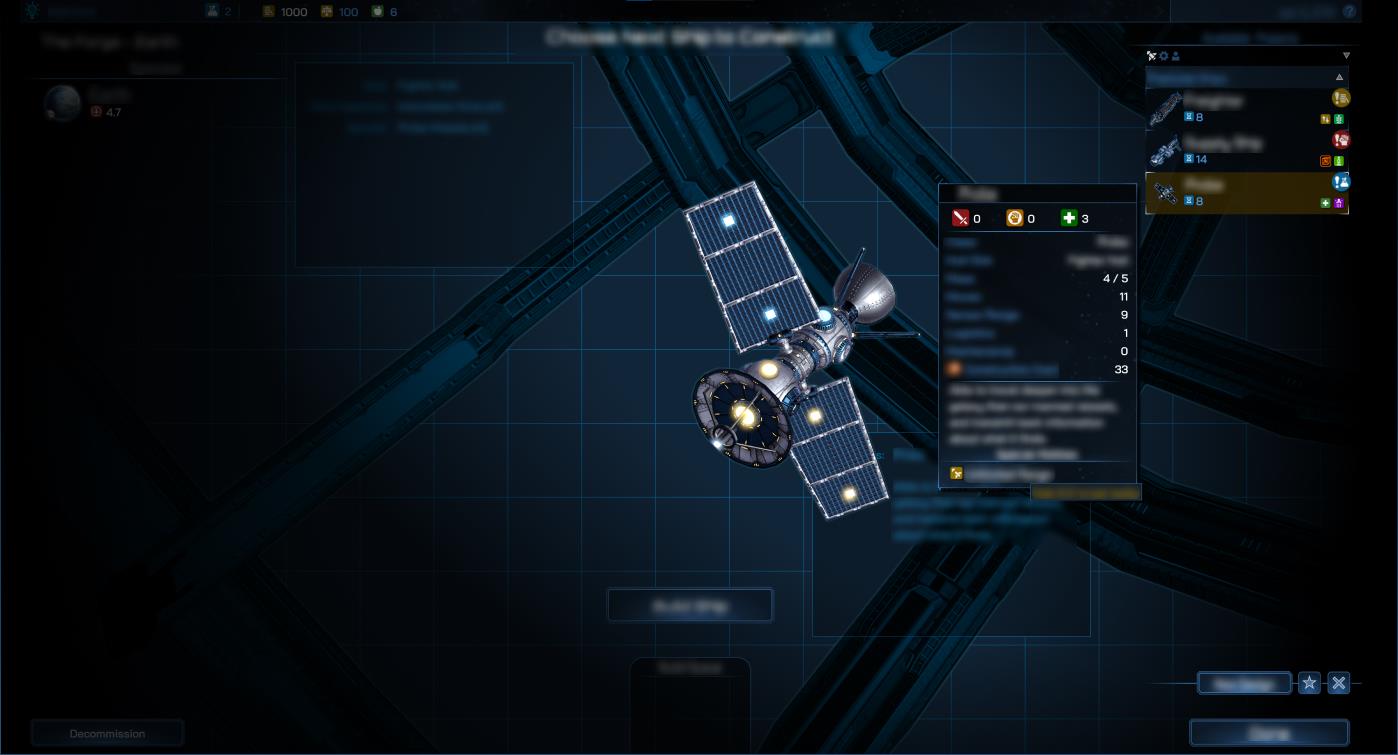The height and width of the screenshot is (755, 1398).
Task: Click the Build Ship button
Action: click(x=690, y=606)
